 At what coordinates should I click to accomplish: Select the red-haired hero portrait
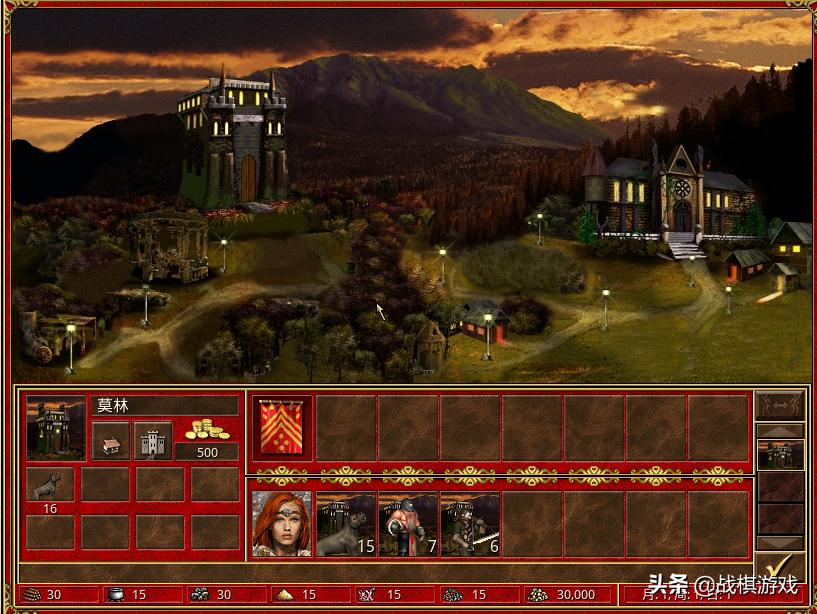pyautogui.click(x=281, y=523)
